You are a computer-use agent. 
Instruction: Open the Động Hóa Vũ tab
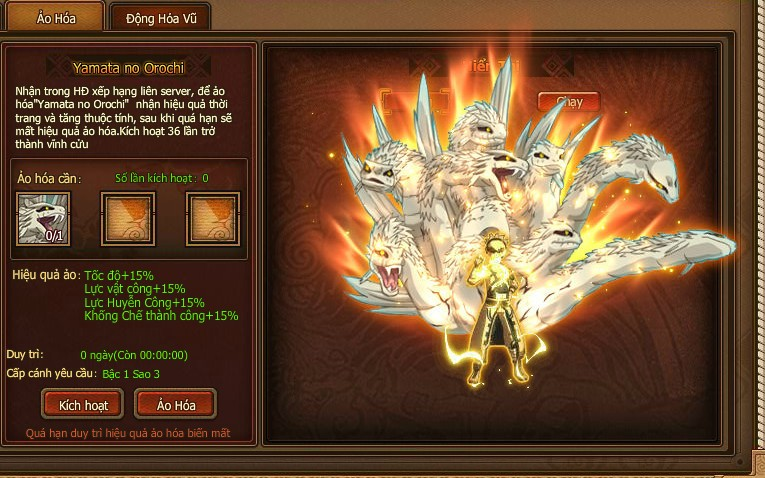160,17
